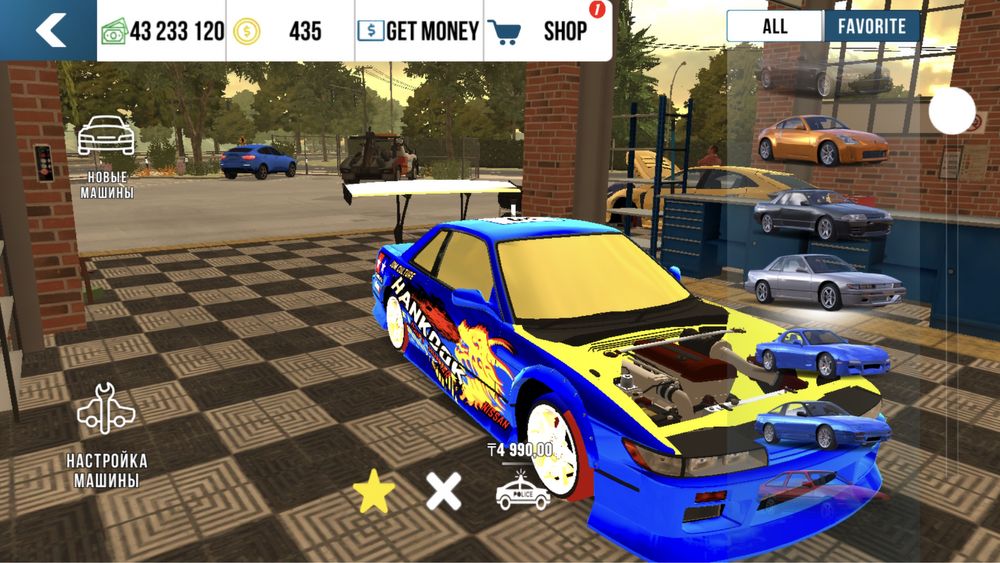Image resolution: width=1000 pixels, height=563 pixels.
Task: Go back using the white arrow button
Action: pyautogui.click(x=48, y=30)
